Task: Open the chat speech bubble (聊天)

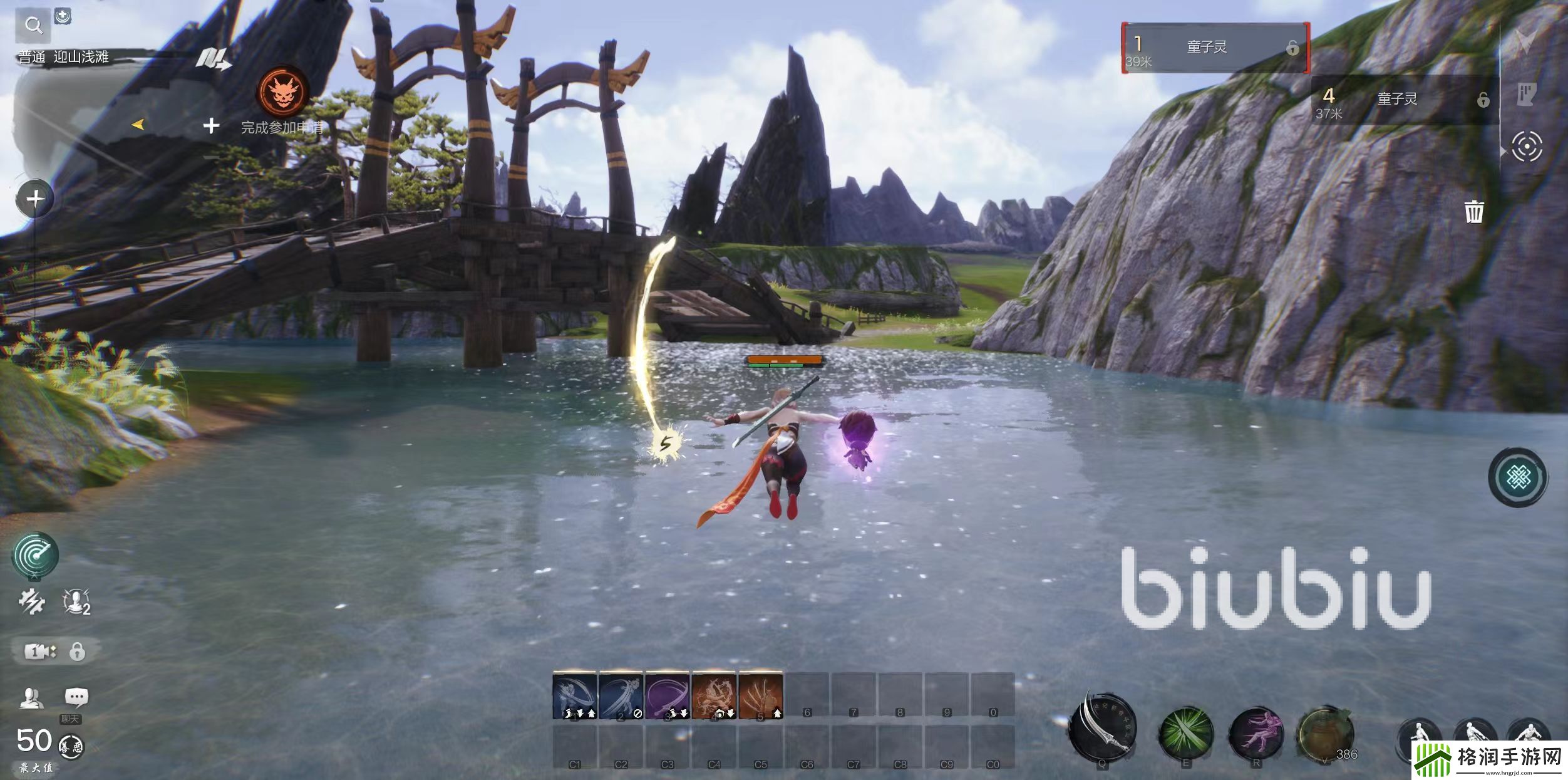Action: point(76,697)
